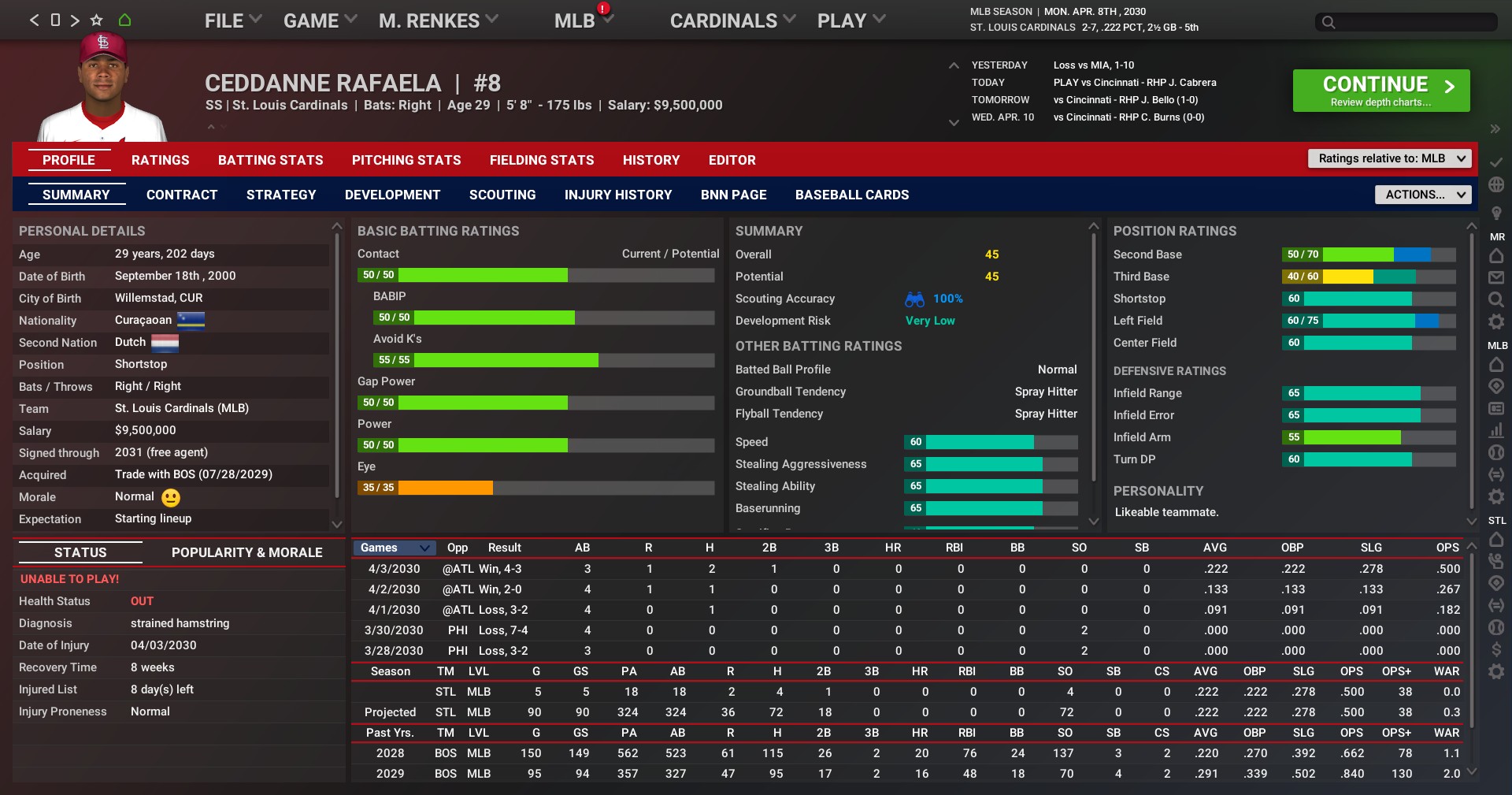
Task: Open the Editor tab
Action: coord(732,160)
